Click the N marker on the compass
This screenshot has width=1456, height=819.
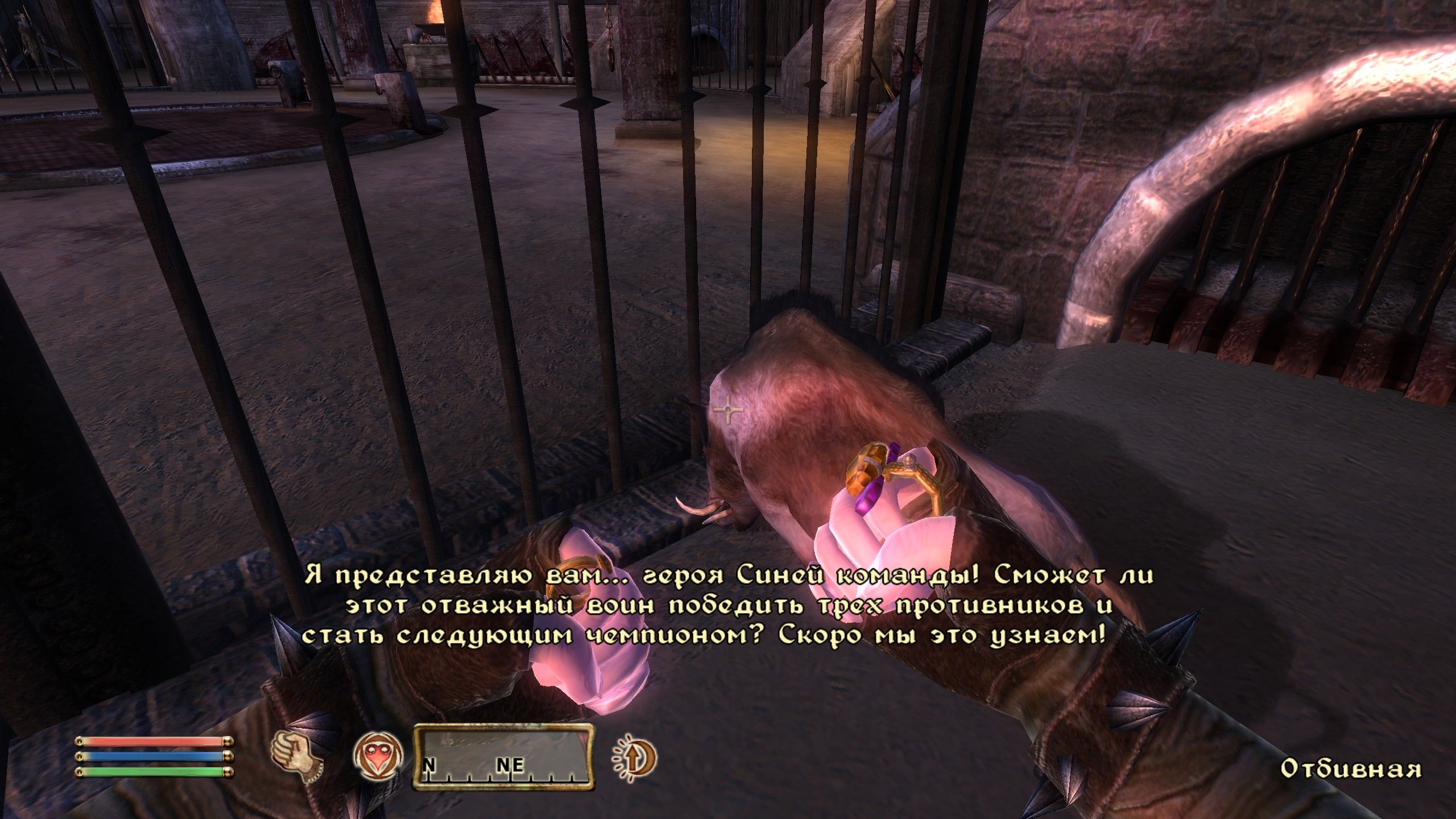[431, 766]
